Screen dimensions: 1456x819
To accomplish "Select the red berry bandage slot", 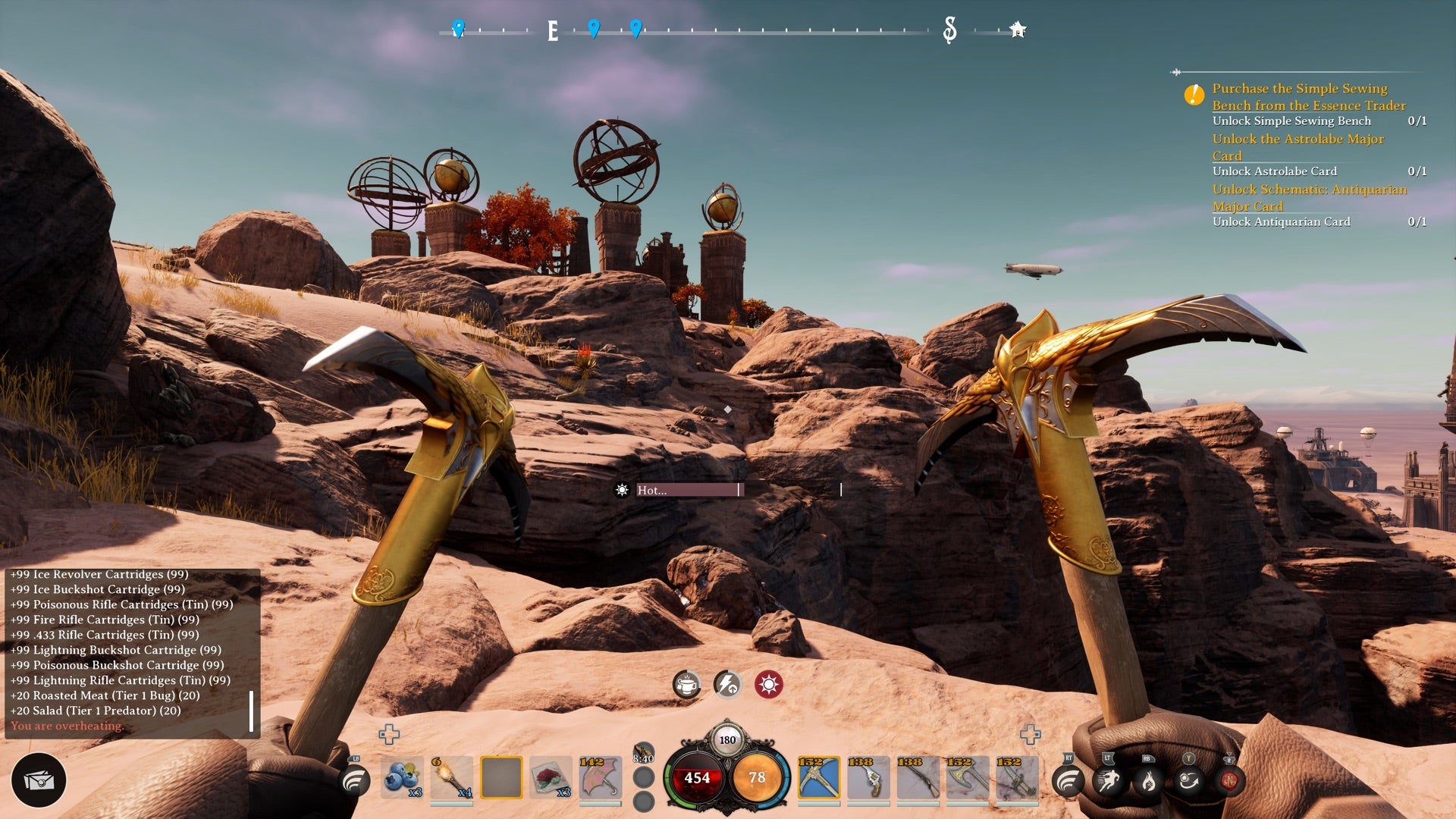I will coord(551,777).
